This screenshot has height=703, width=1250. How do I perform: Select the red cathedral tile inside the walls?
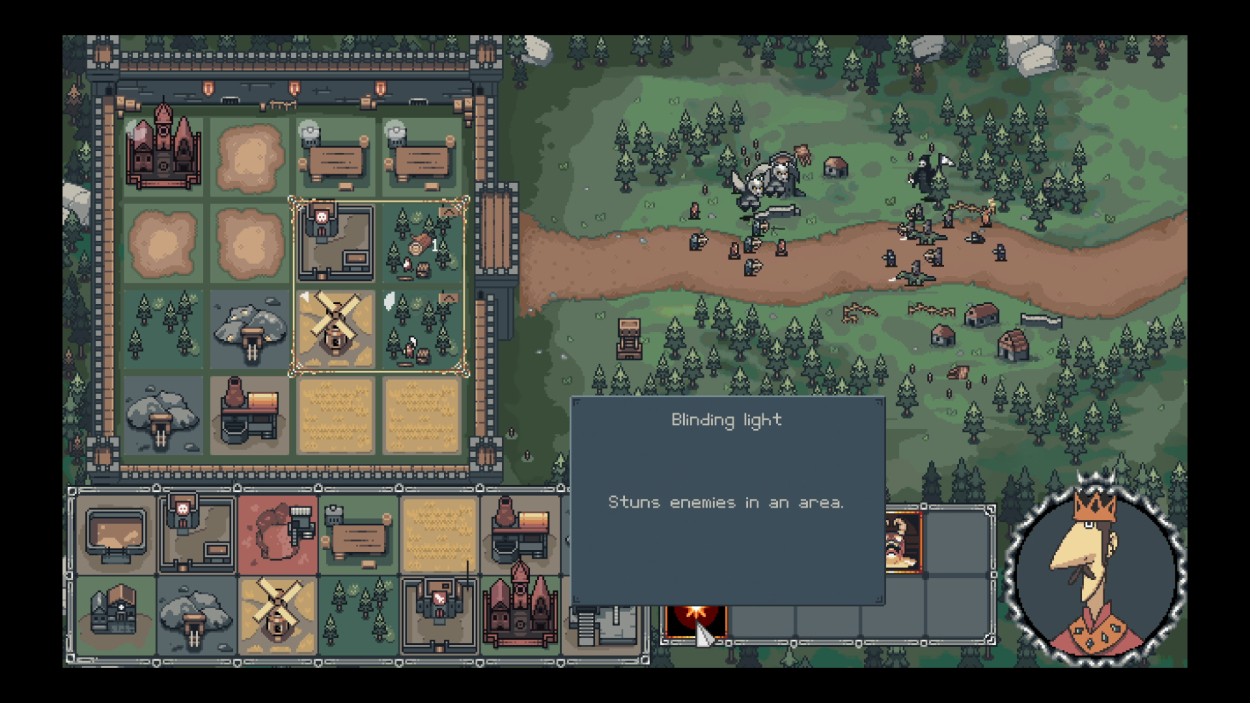point(163,156)
